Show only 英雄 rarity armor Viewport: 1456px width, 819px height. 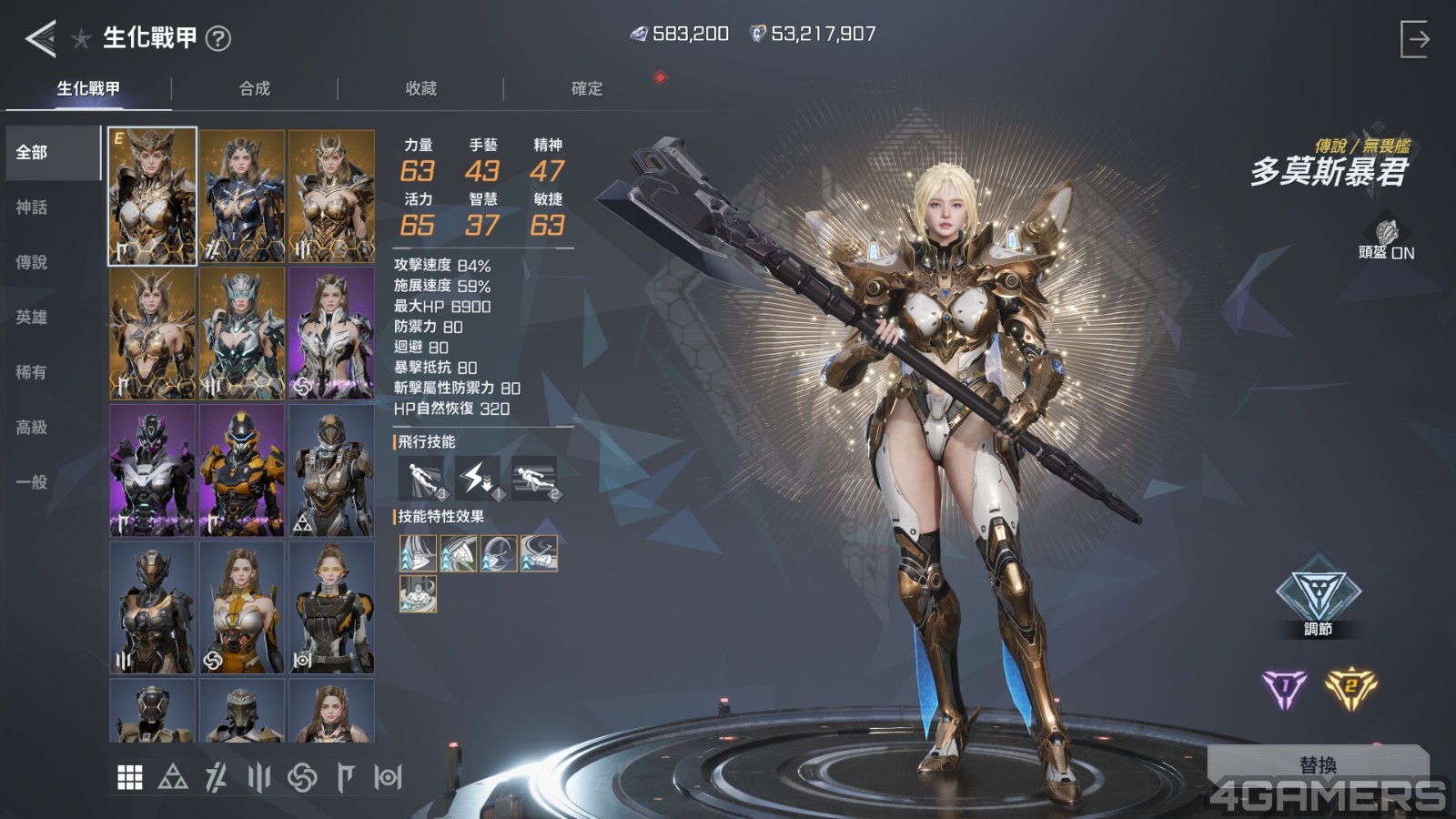(x=32, y=317)
